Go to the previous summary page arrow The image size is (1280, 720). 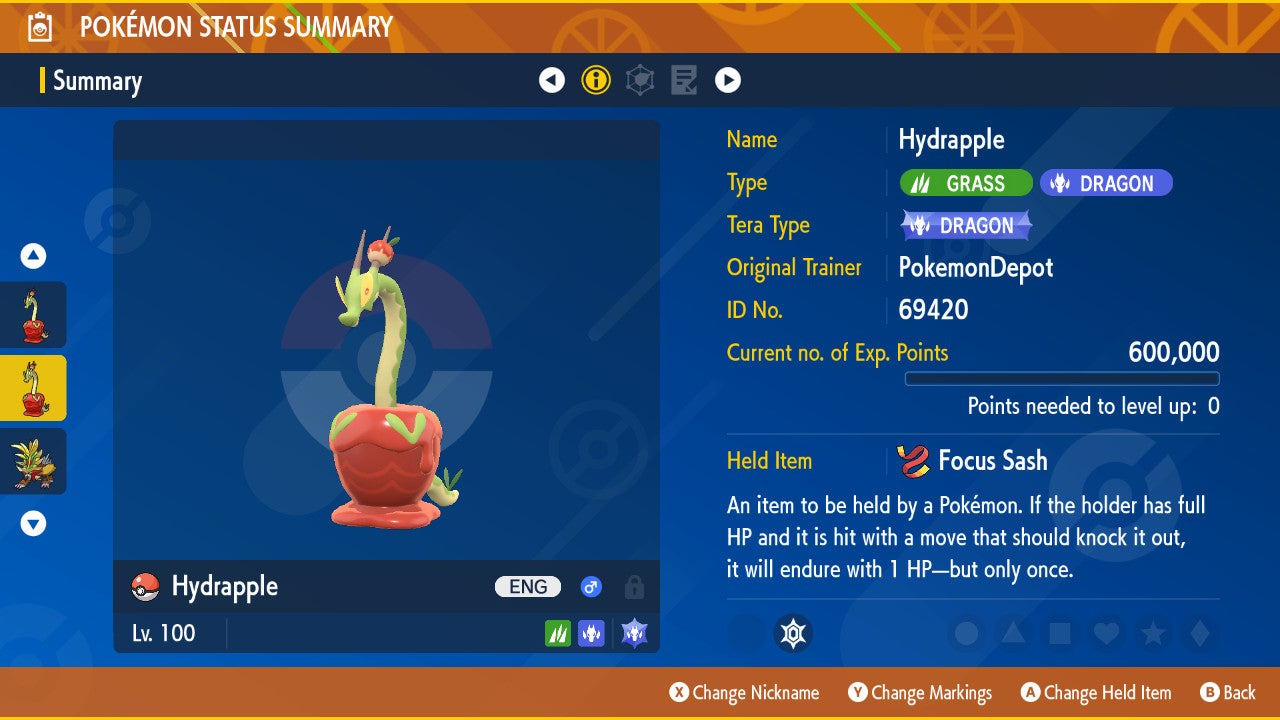coord(552,80)
